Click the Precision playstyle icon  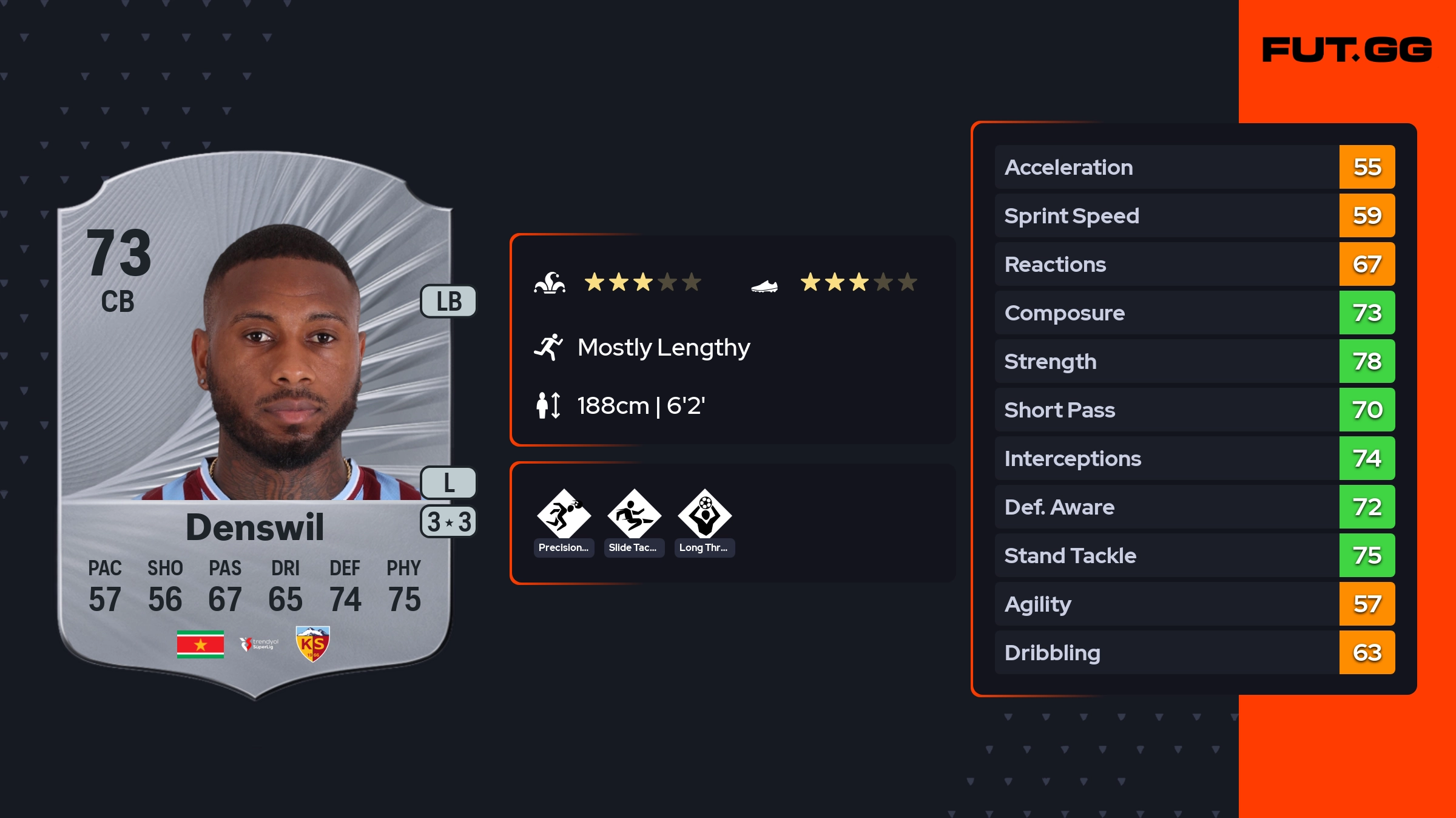564,516
